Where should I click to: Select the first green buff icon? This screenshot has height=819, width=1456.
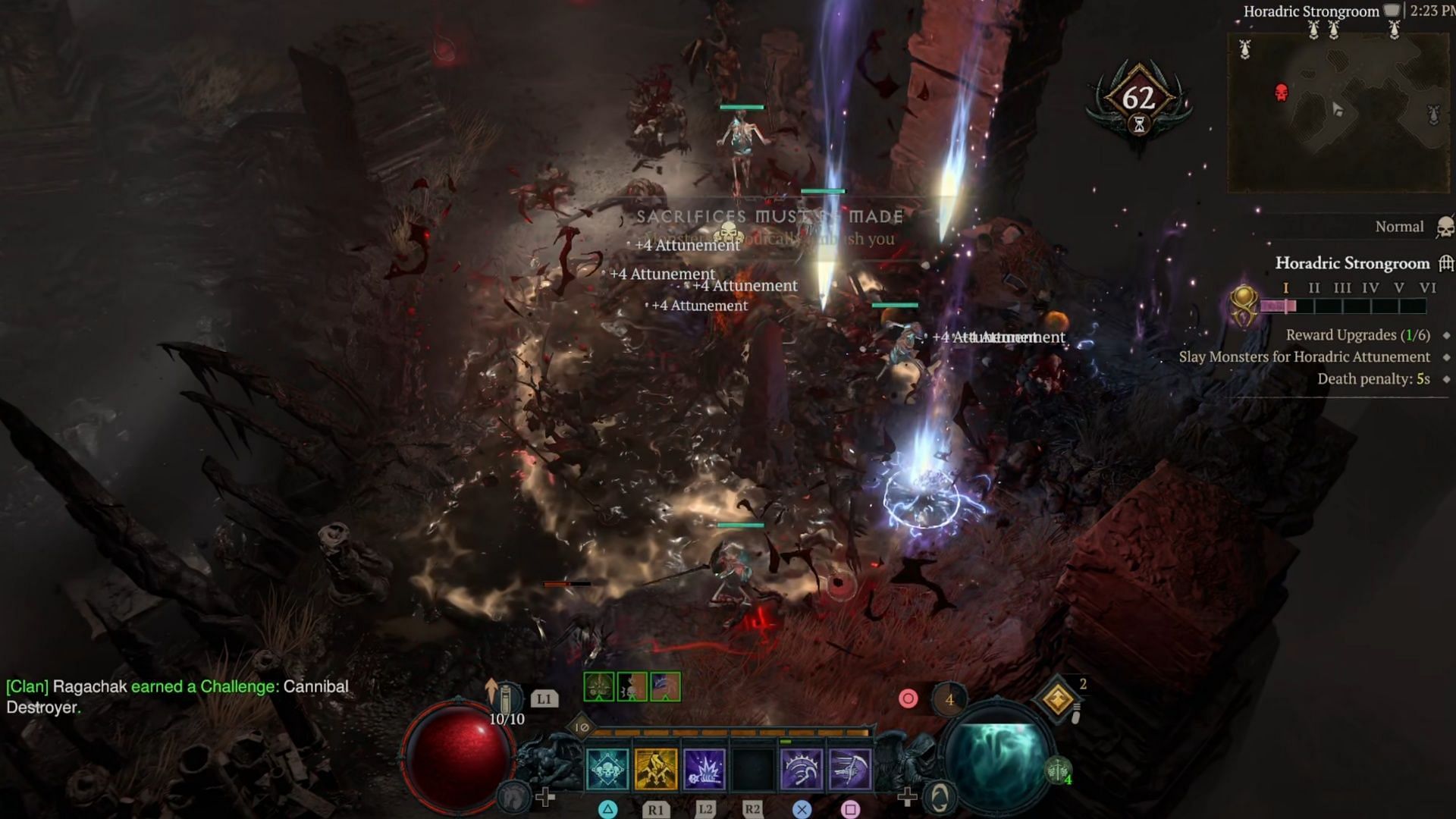[x=599, y=687]
